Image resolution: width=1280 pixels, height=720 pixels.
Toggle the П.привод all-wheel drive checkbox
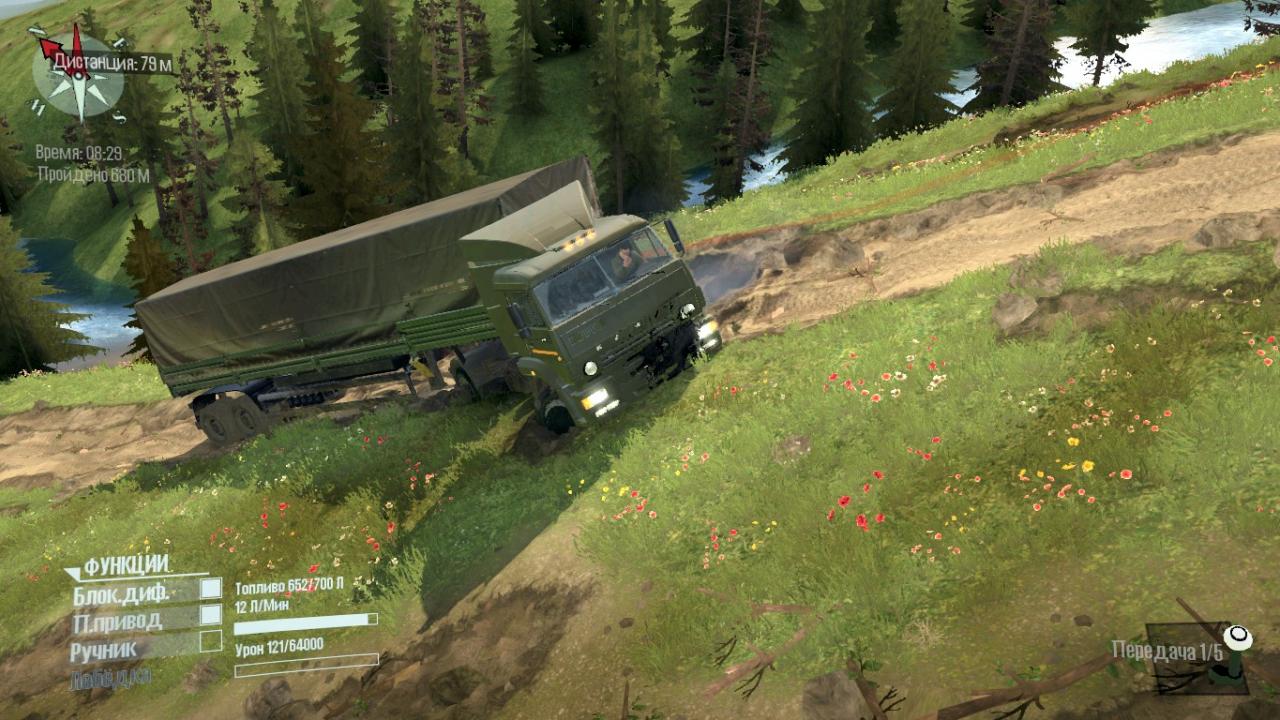(x=210, y=615)
